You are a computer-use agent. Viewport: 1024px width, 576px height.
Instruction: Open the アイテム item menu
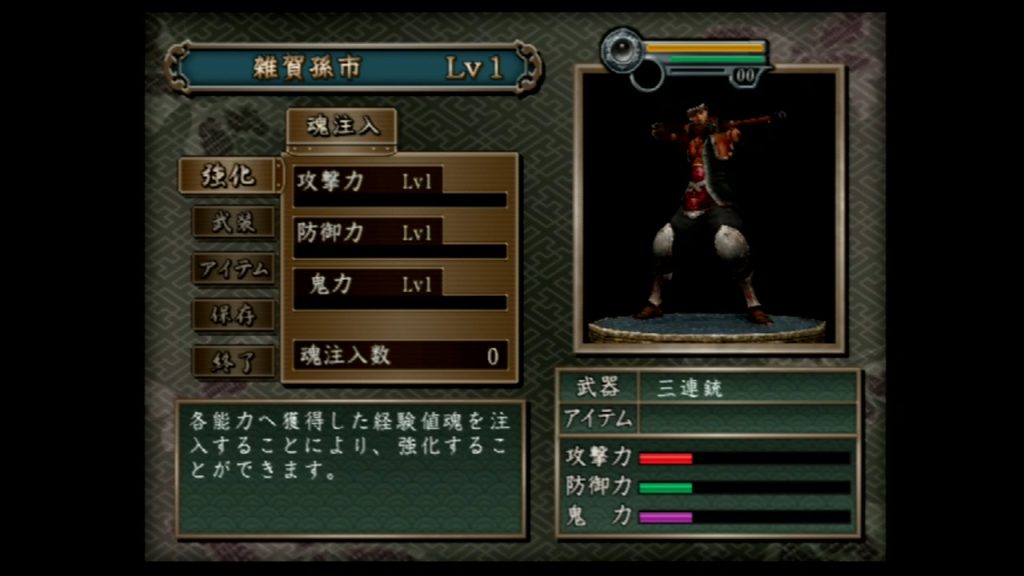pos(233,268)
